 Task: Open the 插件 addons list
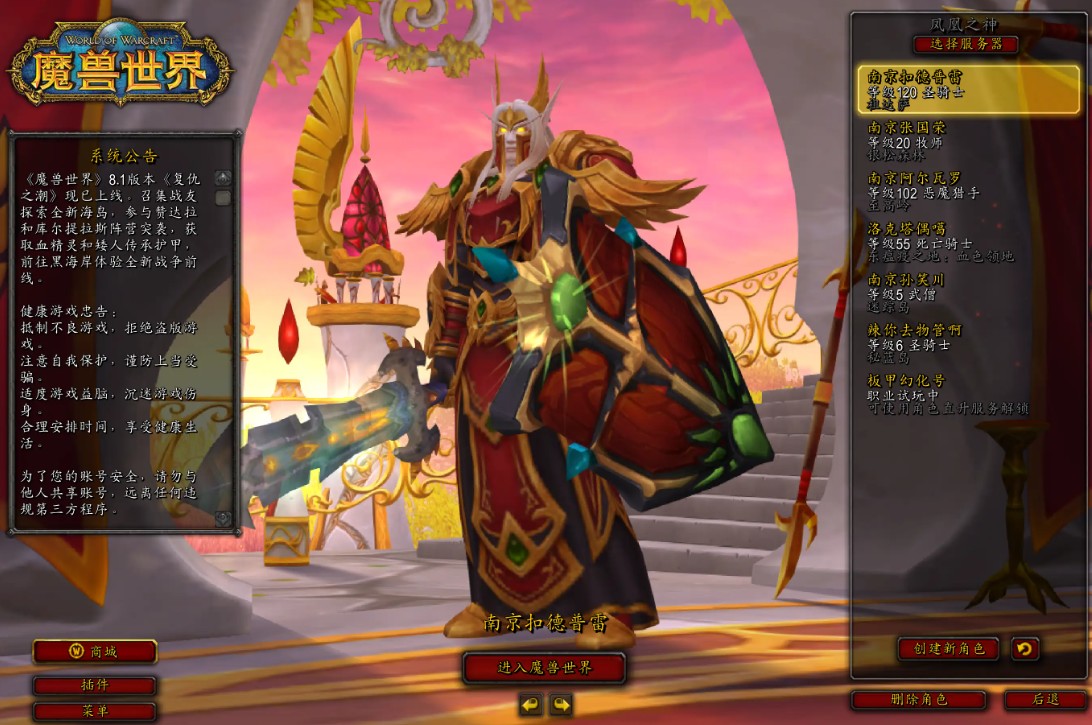point(95,686)
